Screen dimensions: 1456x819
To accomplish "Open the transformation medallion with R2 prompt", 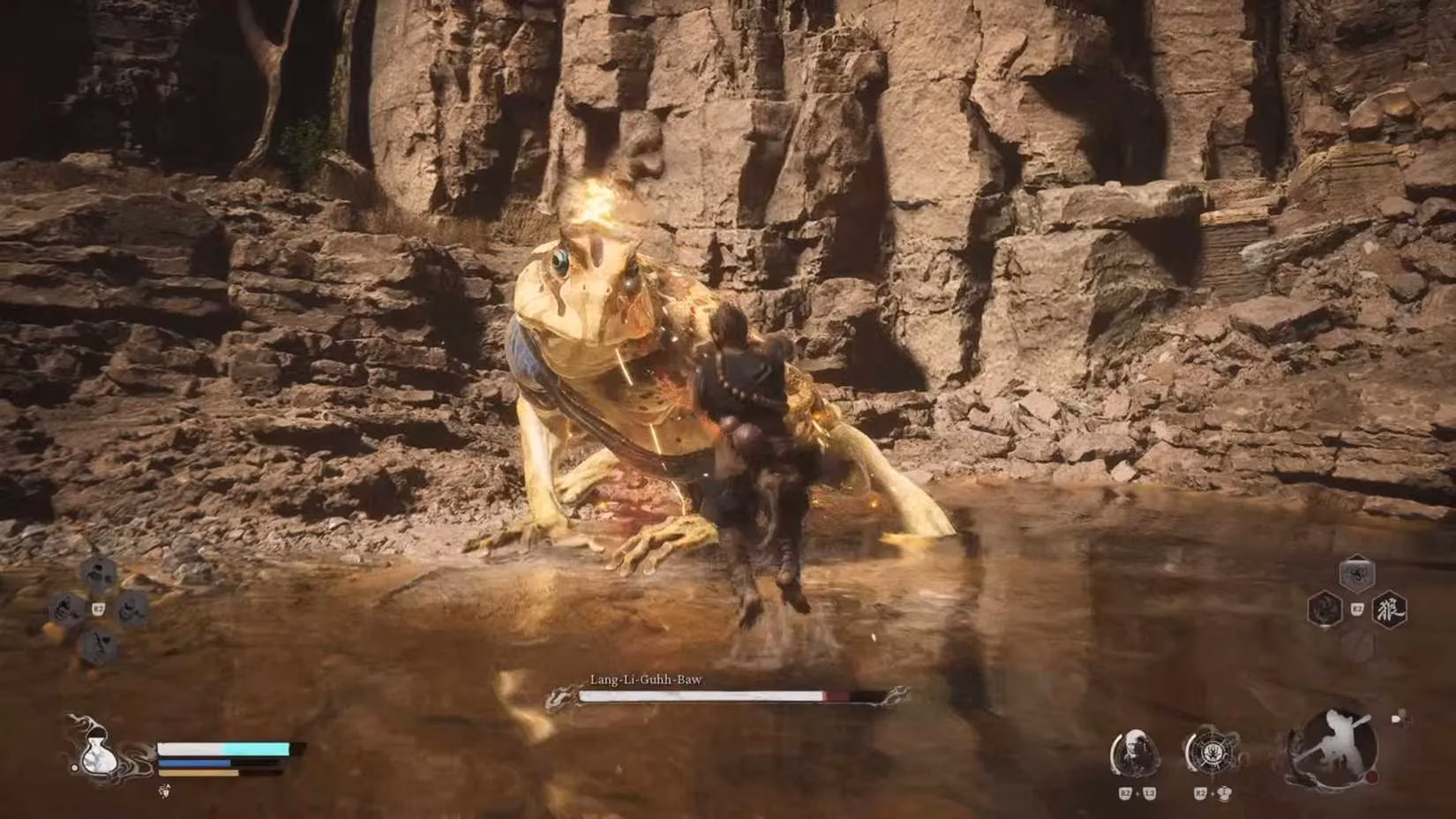I will [1212, 750].
